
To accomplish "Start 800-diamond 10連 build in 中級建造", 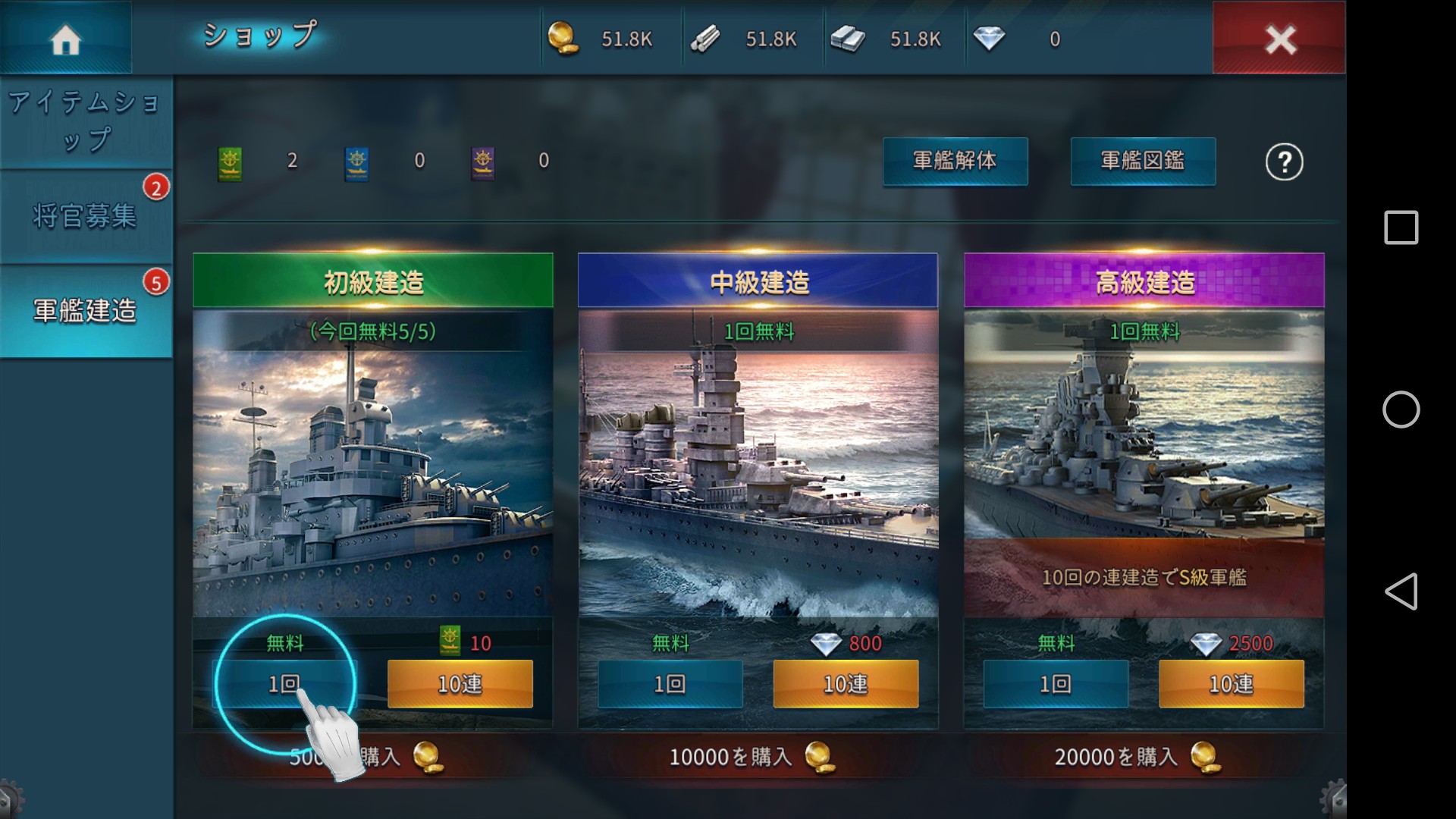I will [846, 684].
